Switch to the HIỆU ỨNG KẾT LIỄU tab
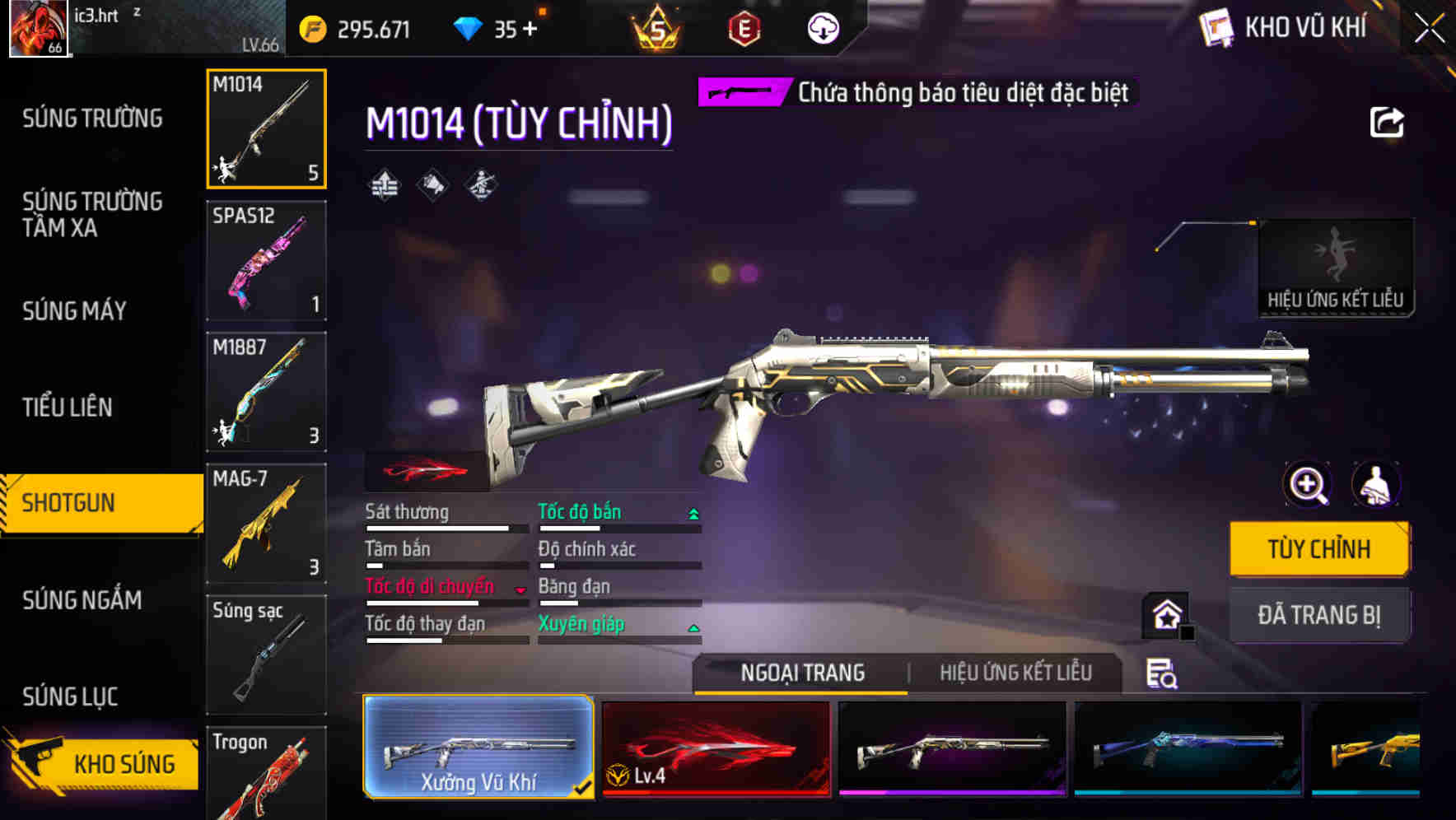The image size is (1456, 820). 1015,673
